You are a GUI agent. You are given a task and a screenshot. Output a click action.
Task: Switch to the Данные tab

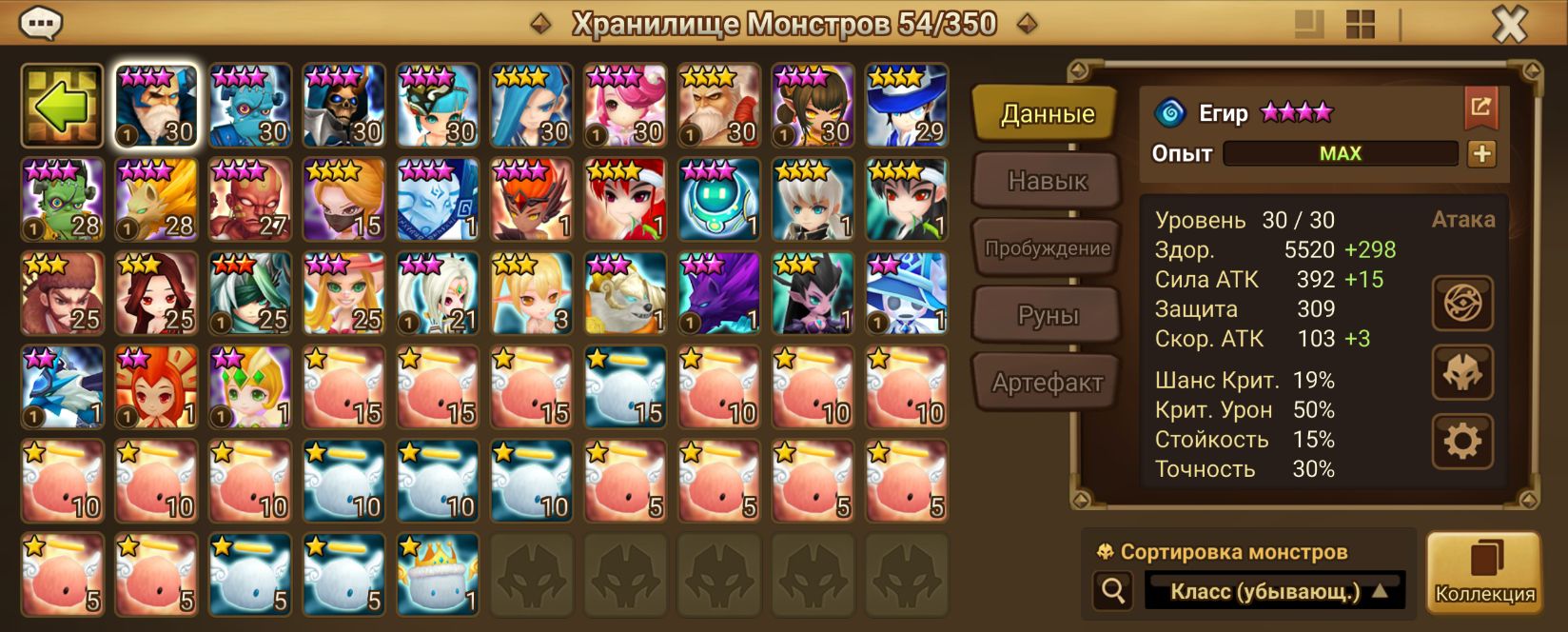[x=1047, y=114]
